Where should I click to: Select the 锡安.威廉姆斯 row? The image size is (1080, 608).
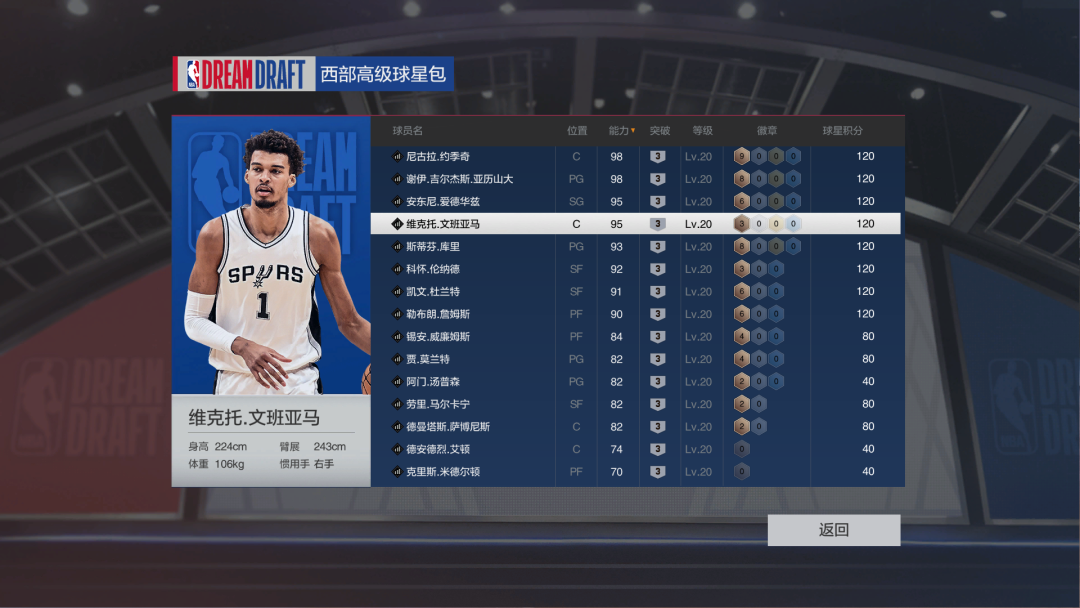click(438, 337)
